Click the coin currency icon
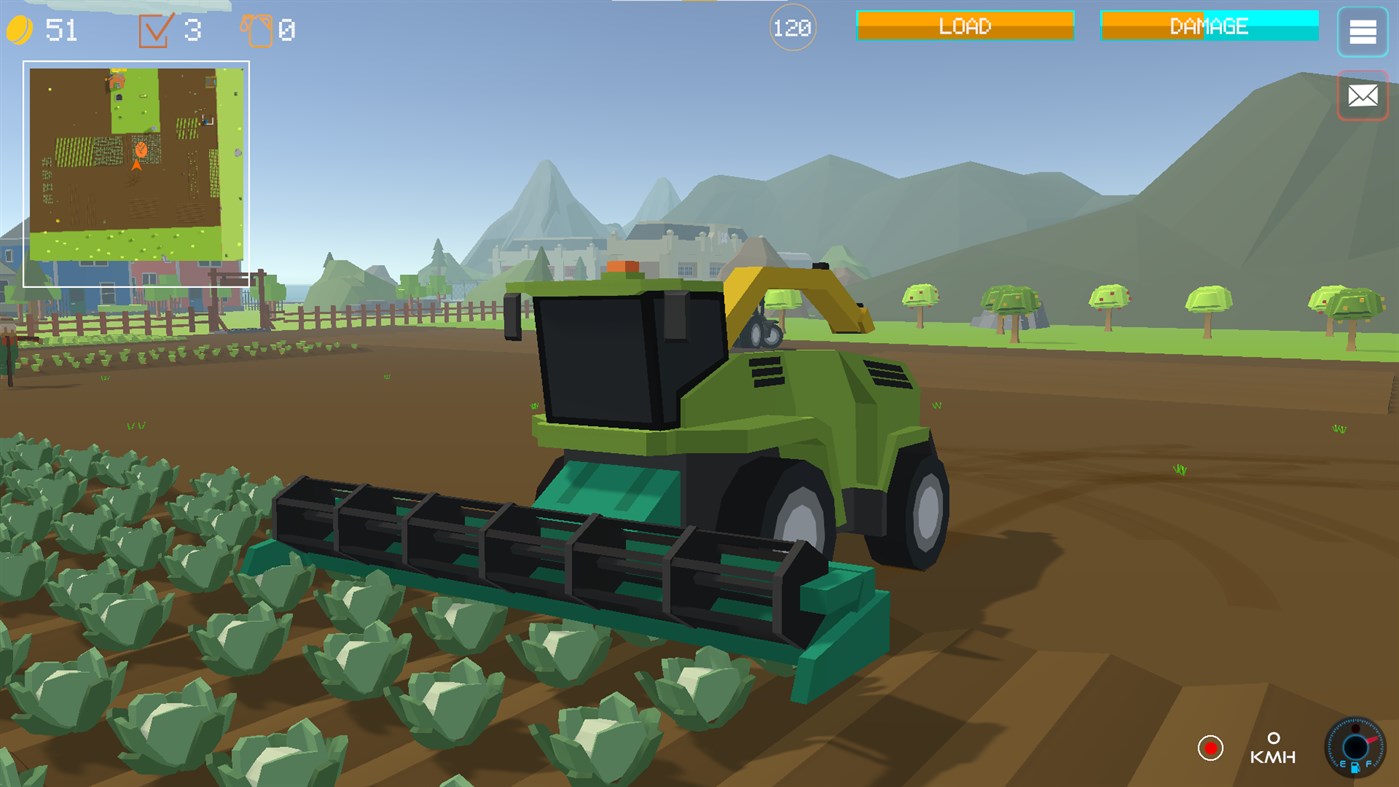 22,28
